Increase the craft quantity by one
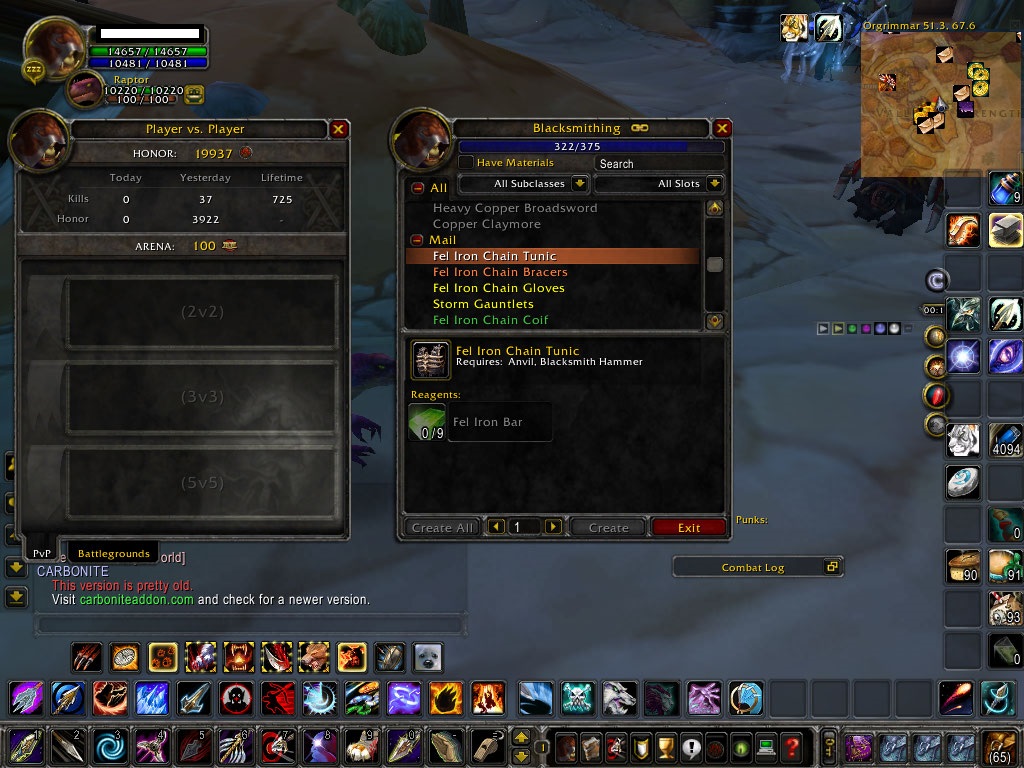The height and width of the screenshot is (768, 1024). pos(553,527)
